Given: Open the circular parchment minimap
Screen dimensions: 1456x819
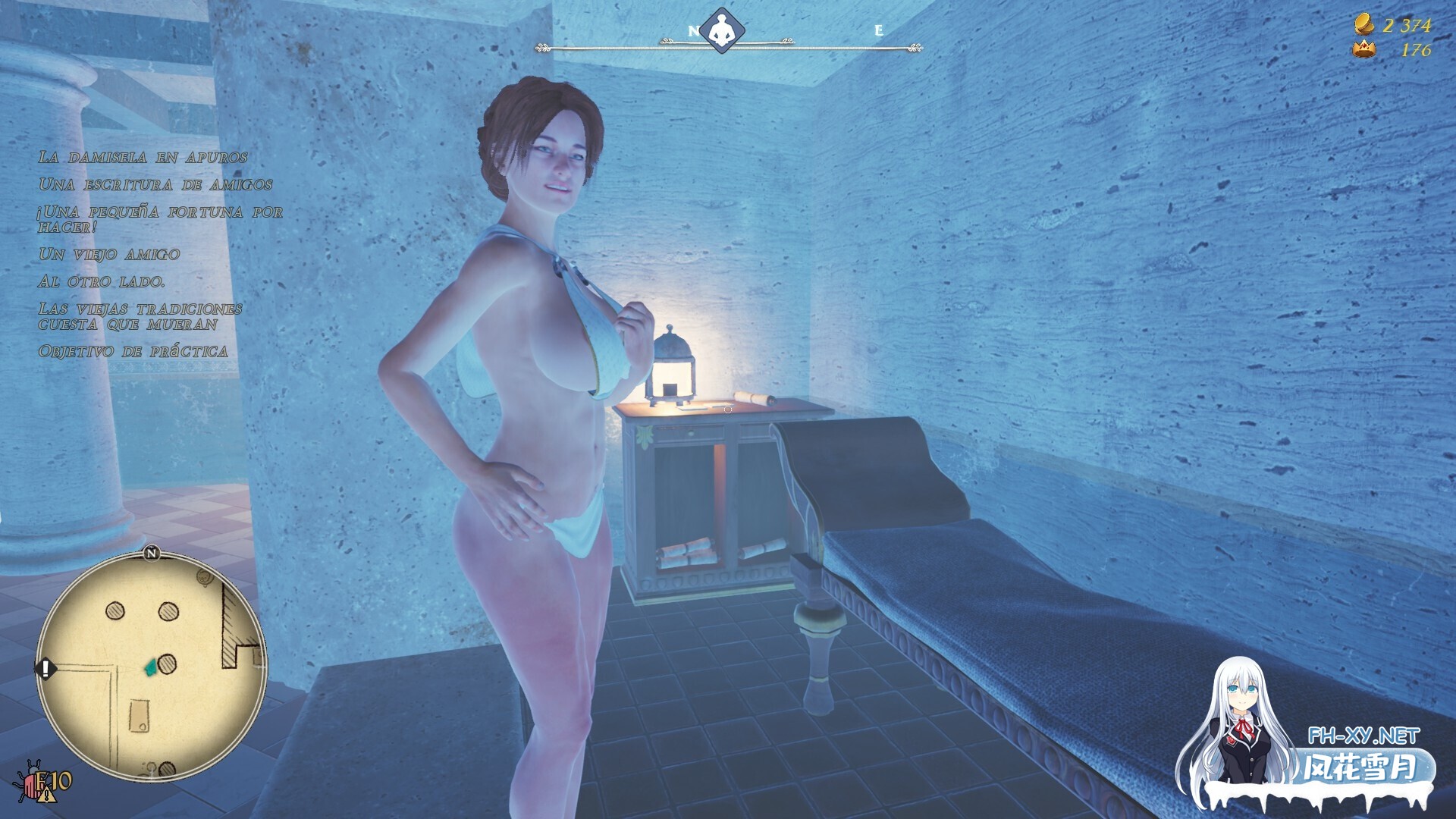Looking at the screenshot, I should 152,667.
